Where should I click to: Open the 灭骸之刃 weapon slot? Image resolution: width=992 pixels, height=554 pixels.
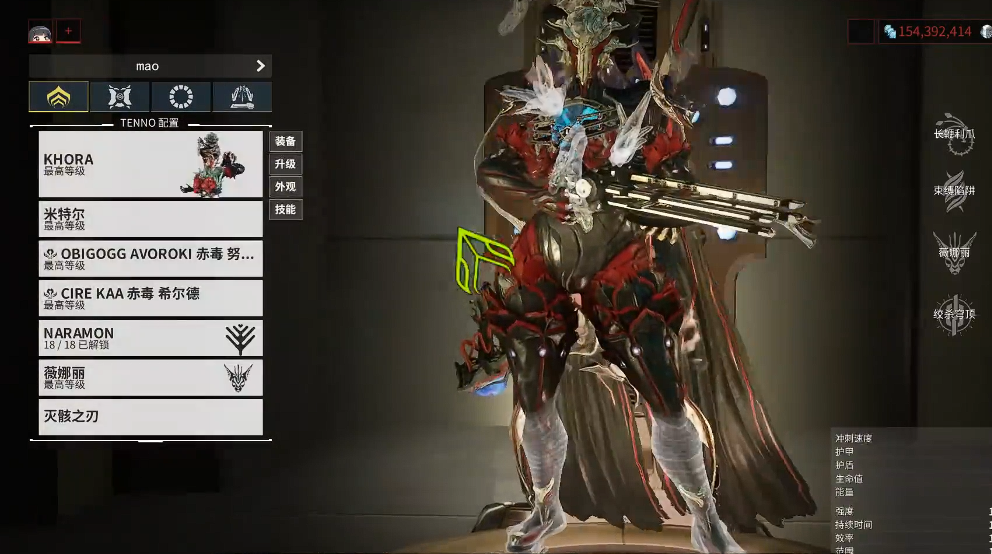(150, 416)
